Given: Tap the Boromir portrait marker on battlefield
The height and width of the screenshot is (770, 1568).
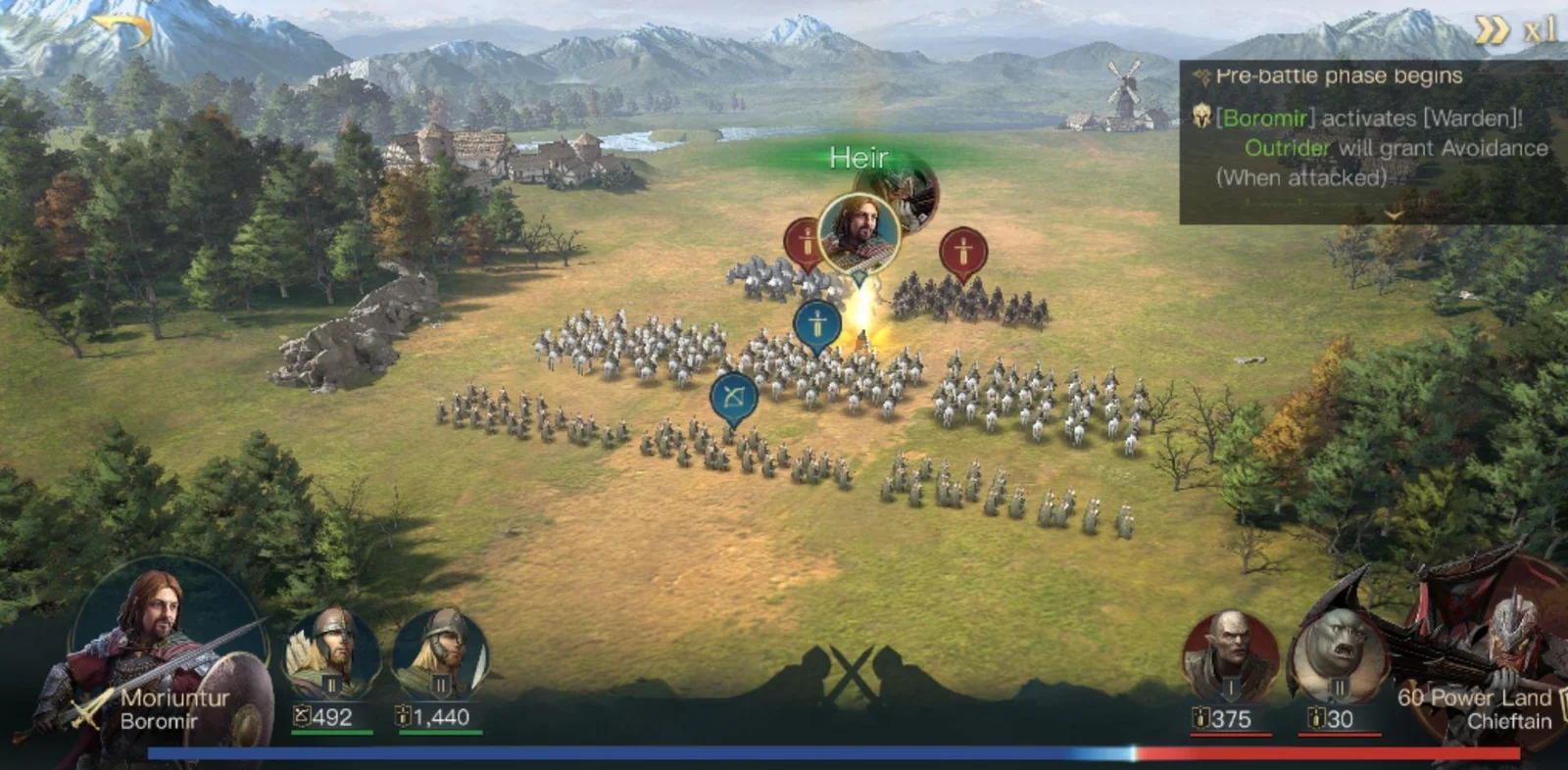Looking at the screenshot, I should [x=858, y=233].
